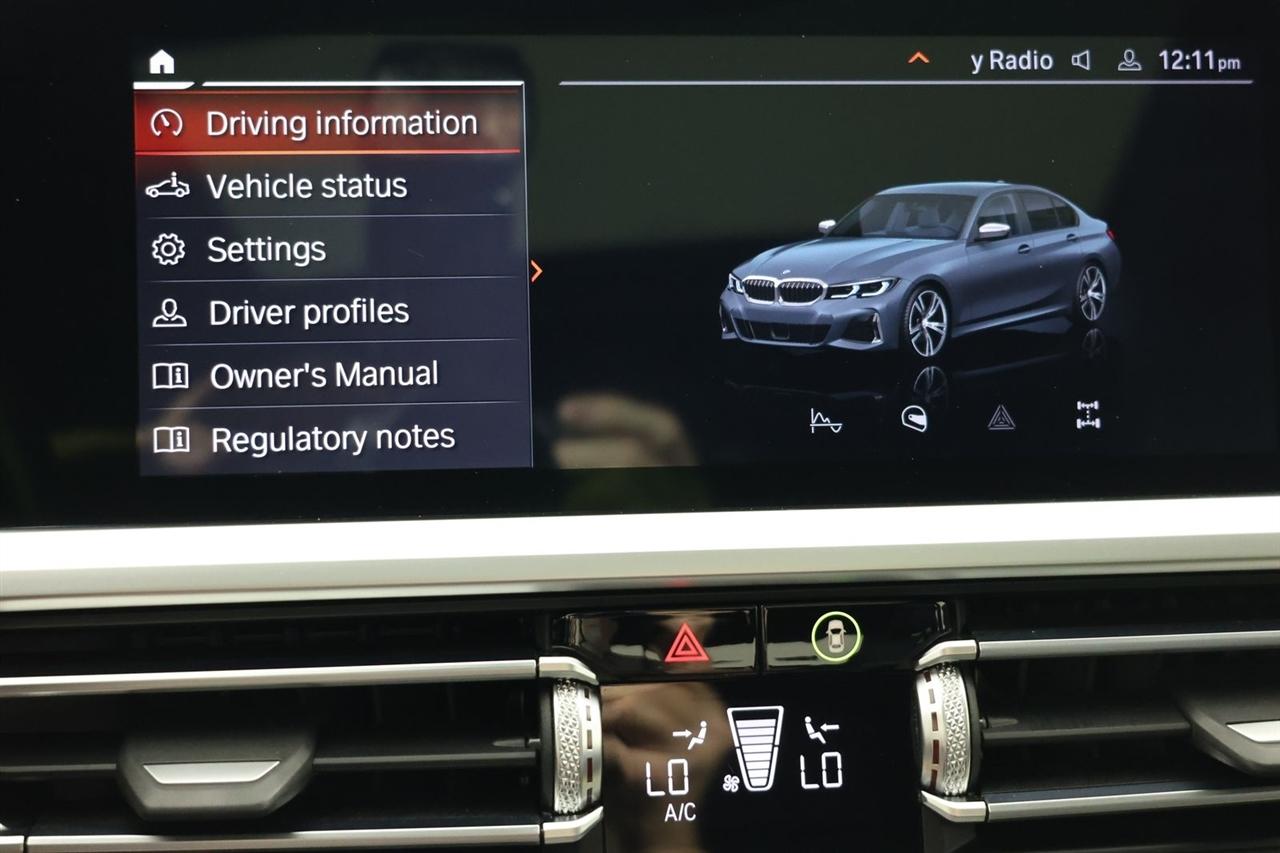This screenshot has width=1280, height=853.
Task: Click the warning triangle icon under car
Action: (1001, 418)
